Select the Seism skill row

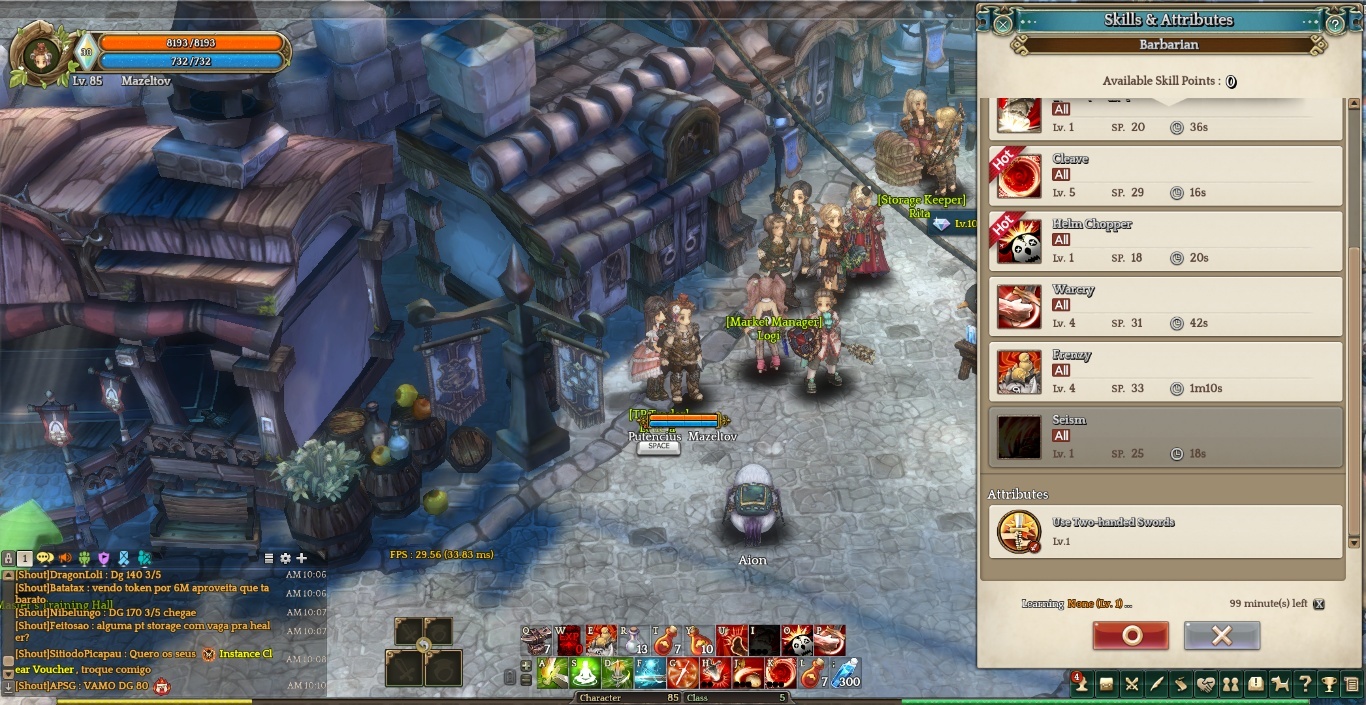point(1165,437)
